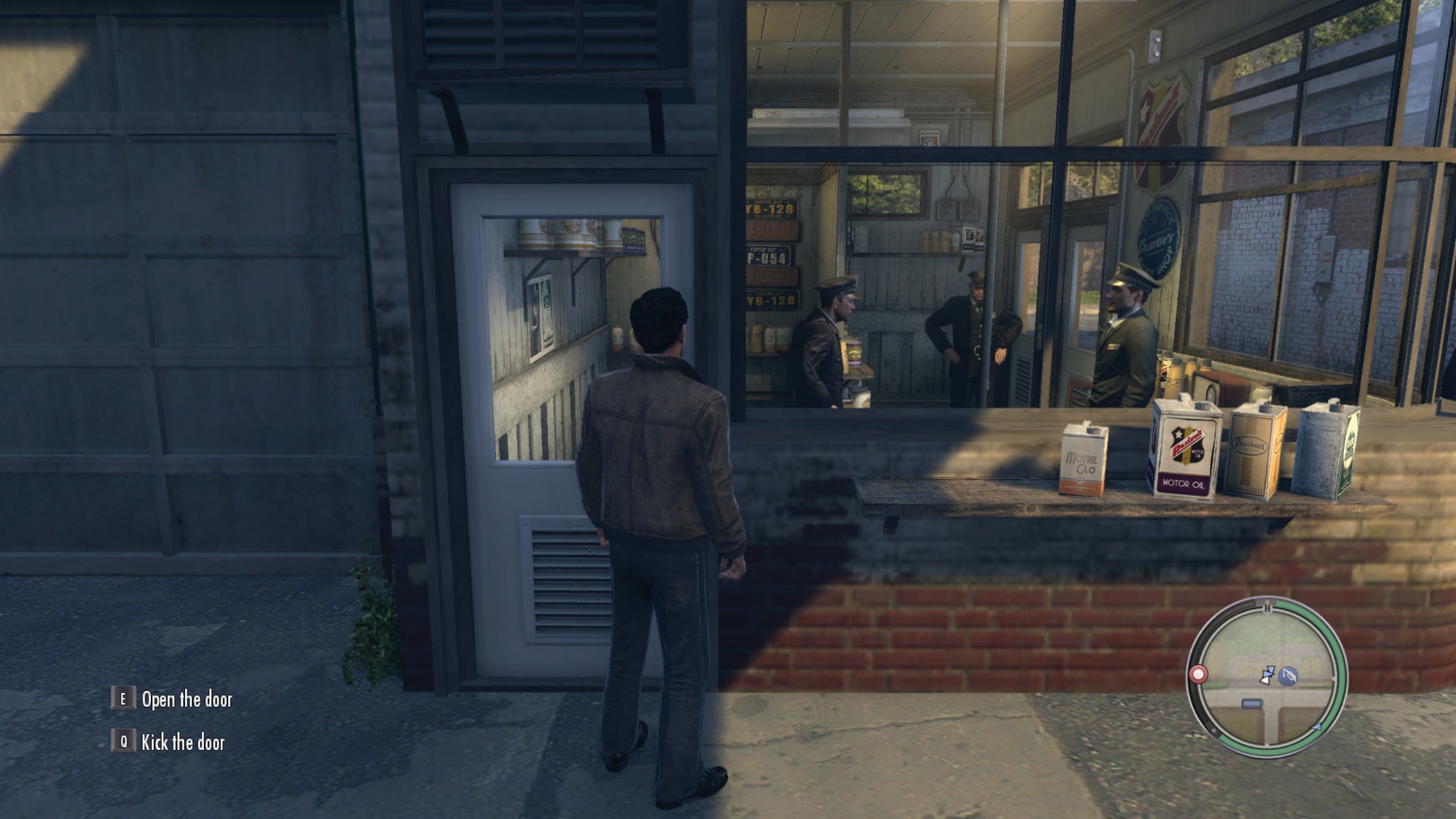Image resolution: width=1456 pixels, height=819 pixels.
Task: Select the gas pump marker on the minimap
Action: tap(1288, 676)
